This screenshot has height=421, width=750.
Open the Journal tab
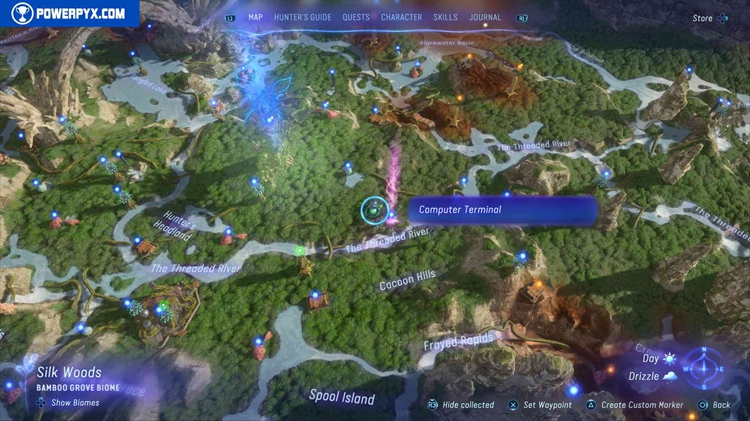click(485, 17)
